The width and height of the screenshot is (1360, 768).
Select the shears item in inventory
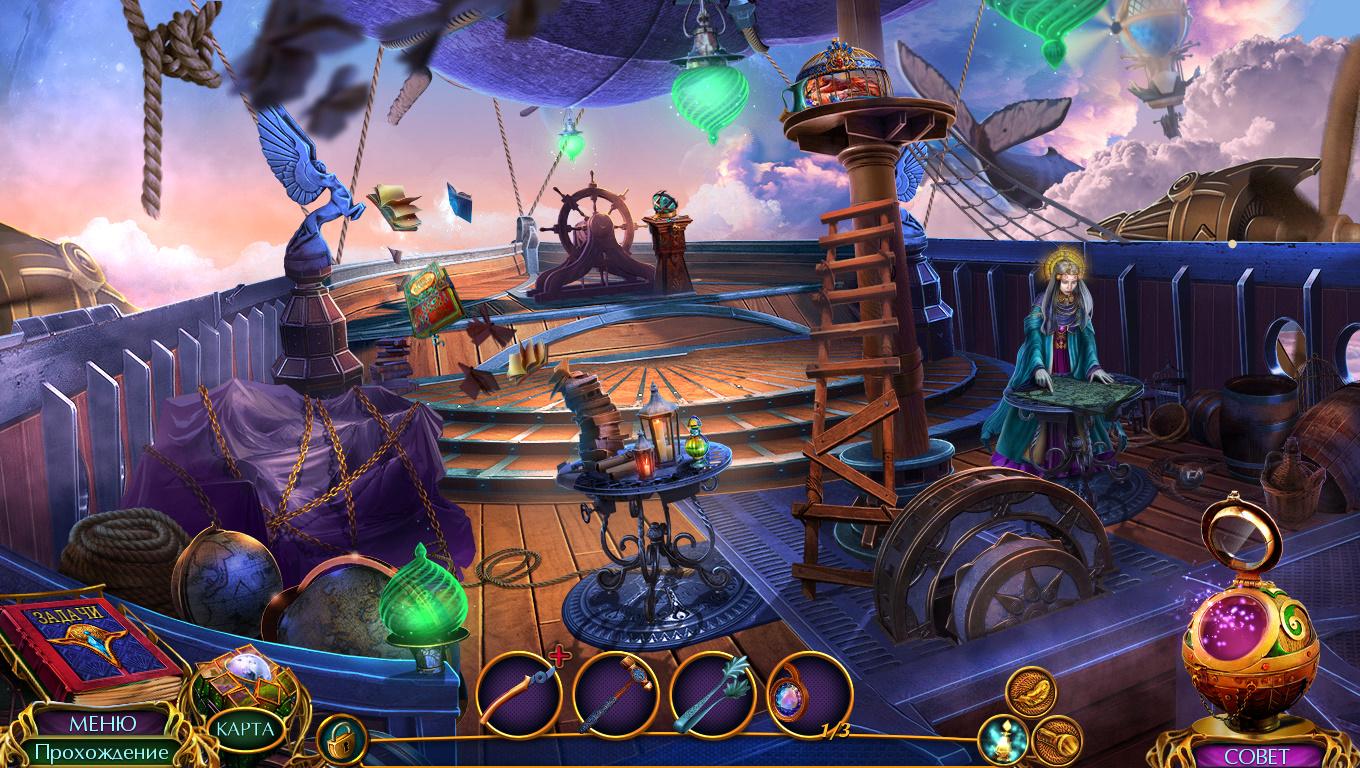tap(518, 693)
